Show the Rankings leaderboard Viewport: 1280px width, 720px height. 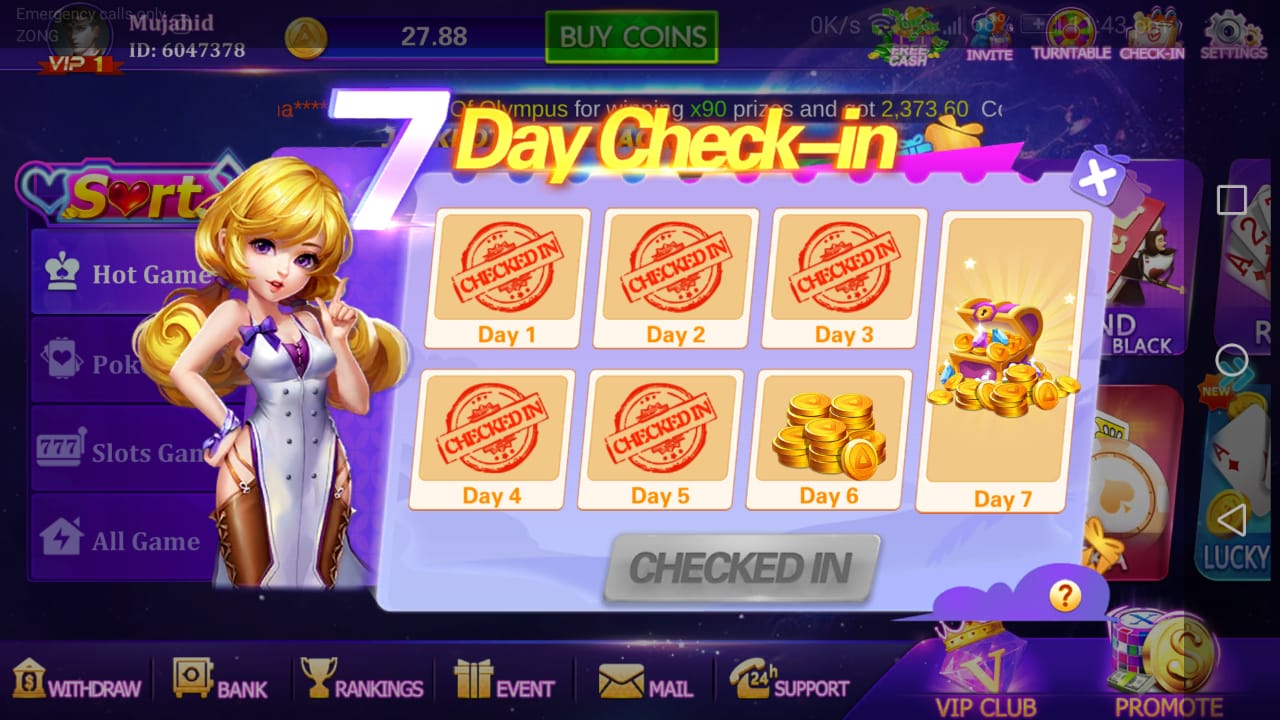(x=363, y=680)
